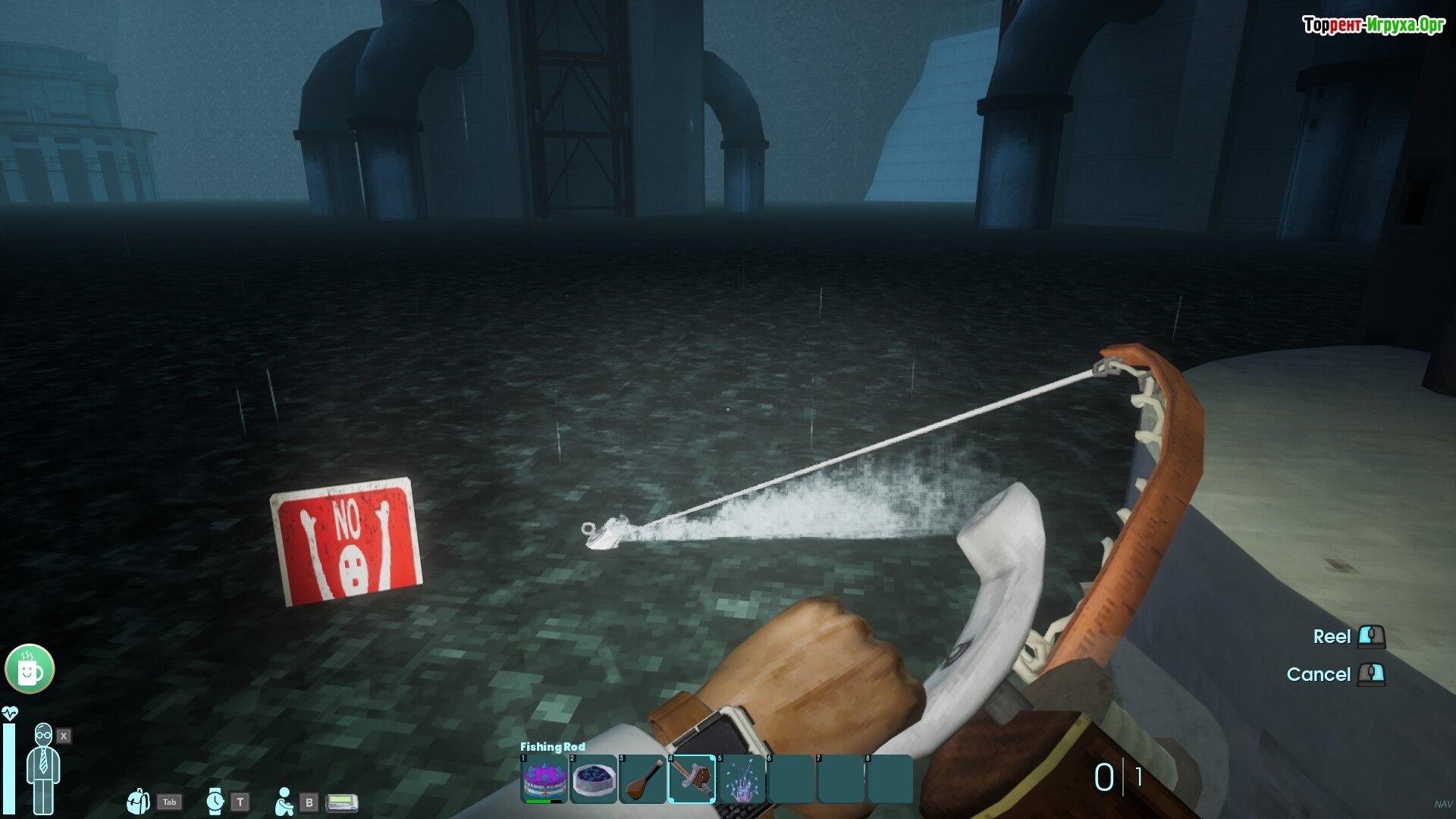The width and height of the screenshot is (1456, 819).
Task: Select the purple cake hotbar slot
Action: coord(544,780)
